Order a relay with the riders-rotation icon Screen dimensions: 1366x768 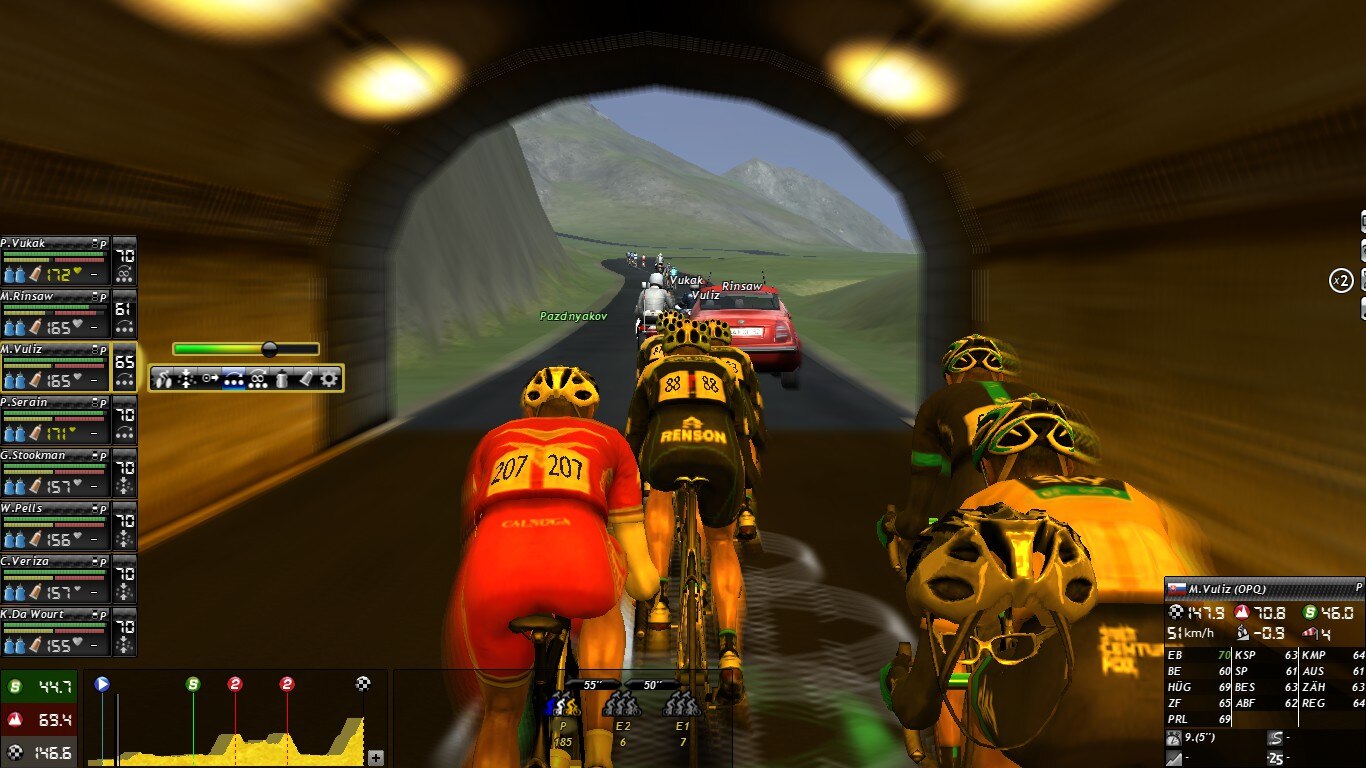tap(258, 378)
